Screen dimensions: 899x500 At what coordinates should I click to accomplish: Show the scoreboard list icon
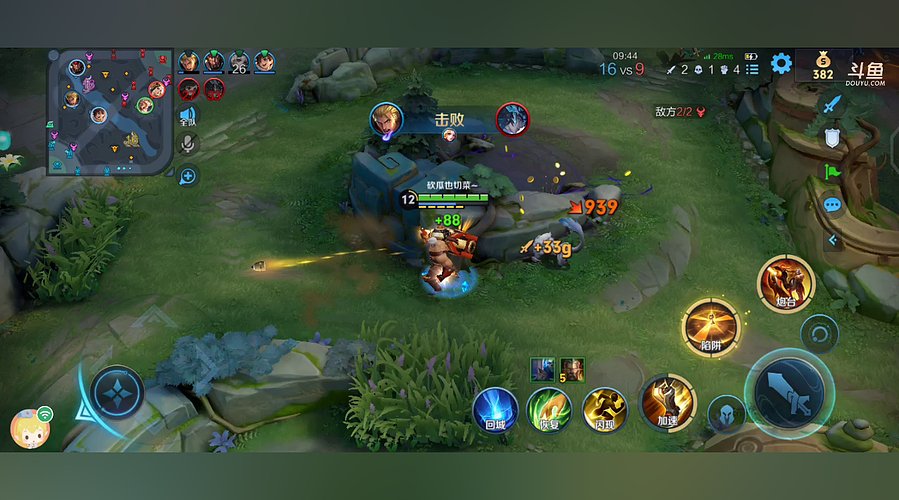tap(752, 69)
